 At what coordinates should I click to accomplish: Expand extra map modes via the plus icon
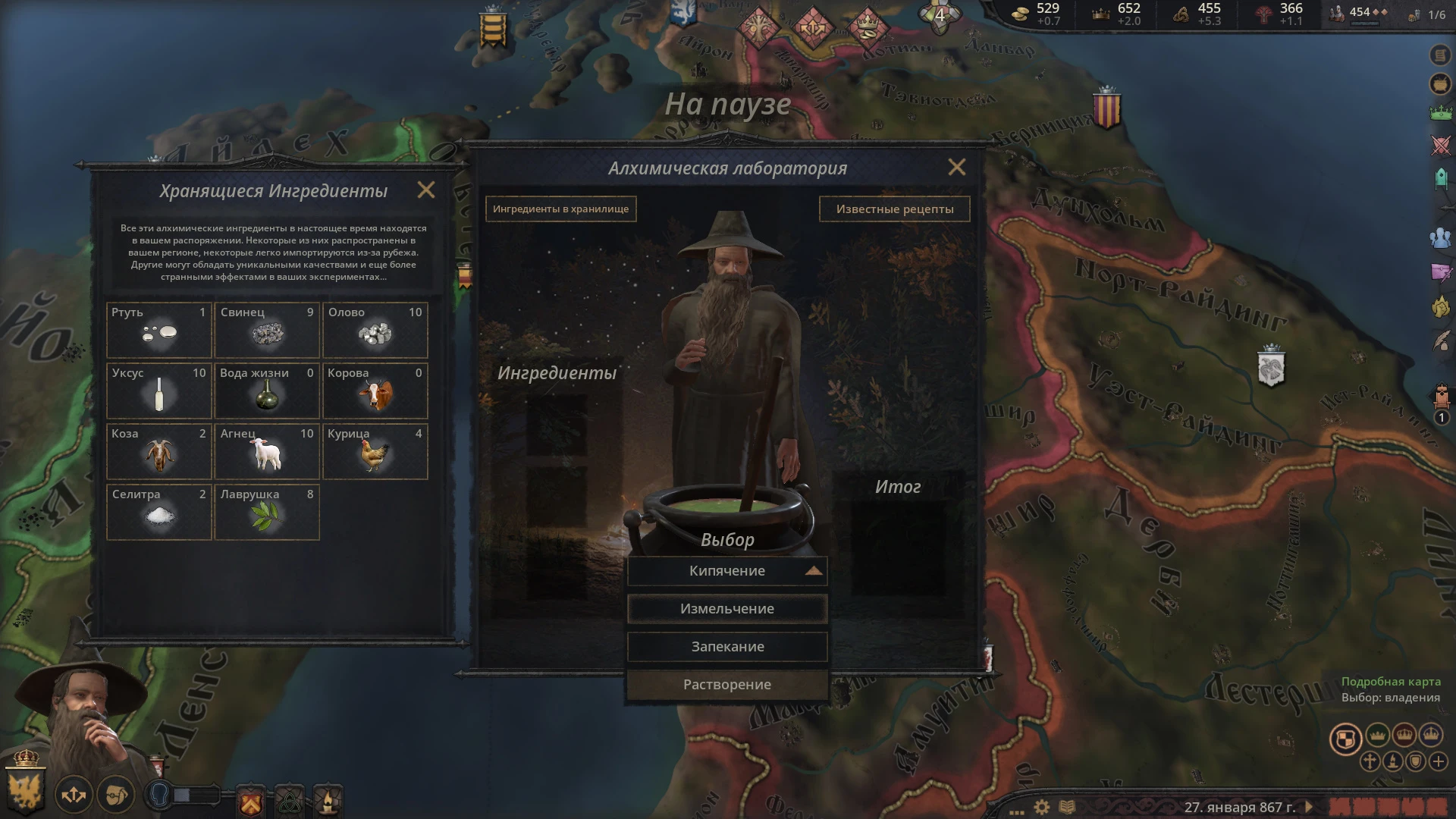click(1439, 761)
